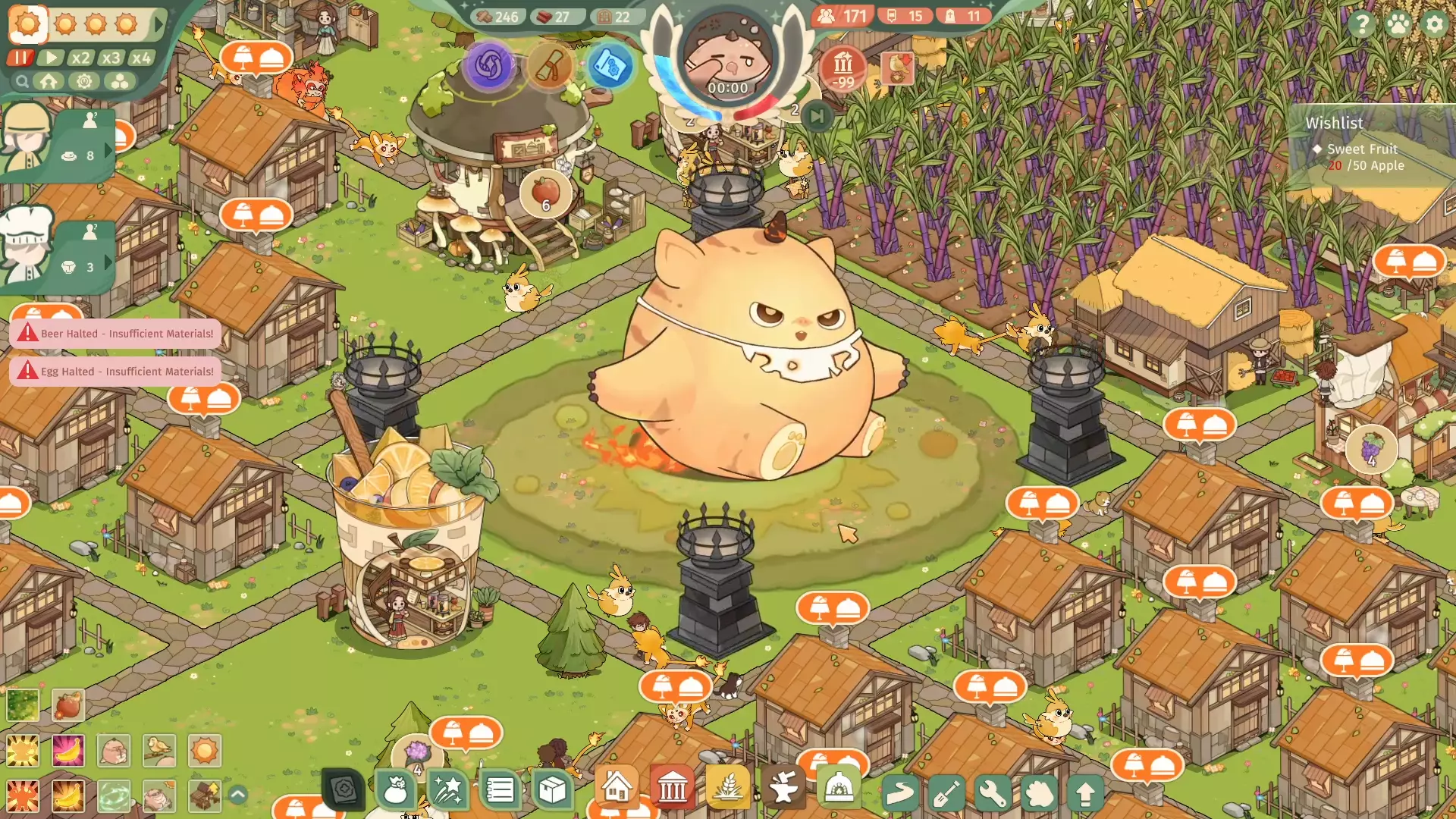Set game speed to x2
1456x819 pixels.
click(x=80, y=58)
